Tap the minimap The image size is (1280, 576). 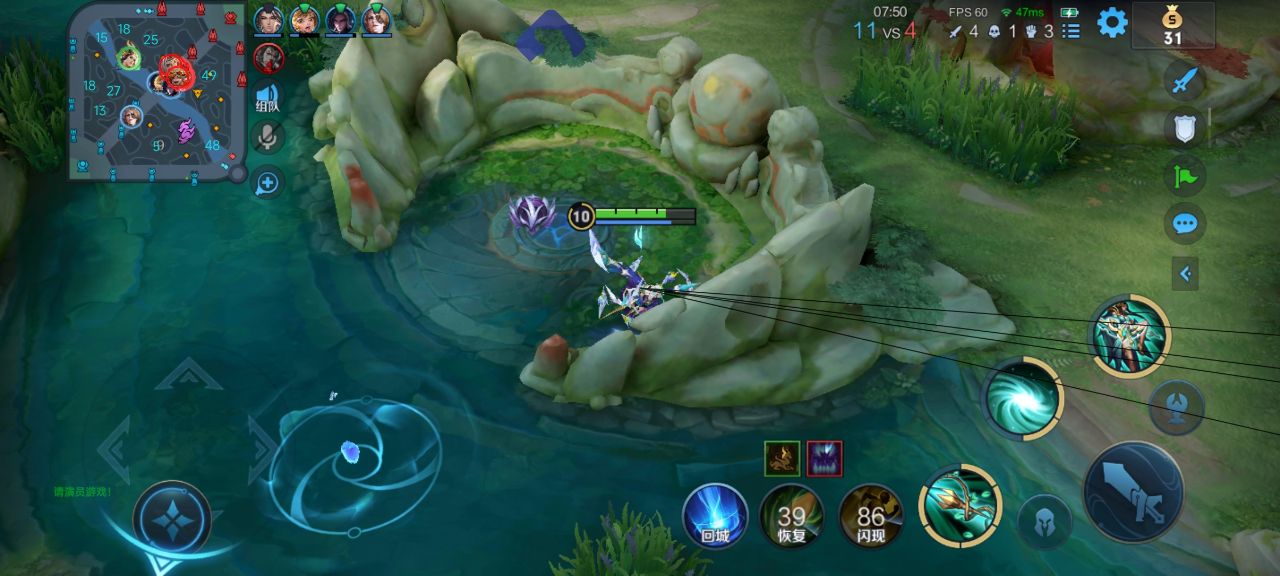(x=155, y=92)
